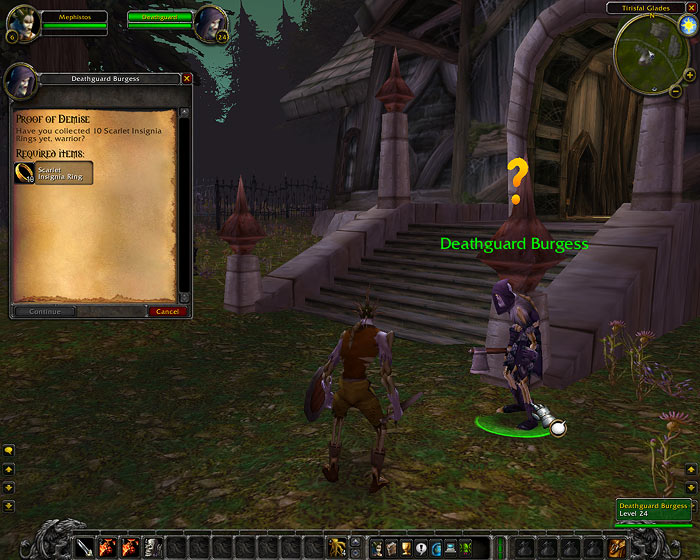Close the Deathguard Burgess quest window
Image resolution: width=700 pixels, height=560 pixels.
(x=186, y=78)
